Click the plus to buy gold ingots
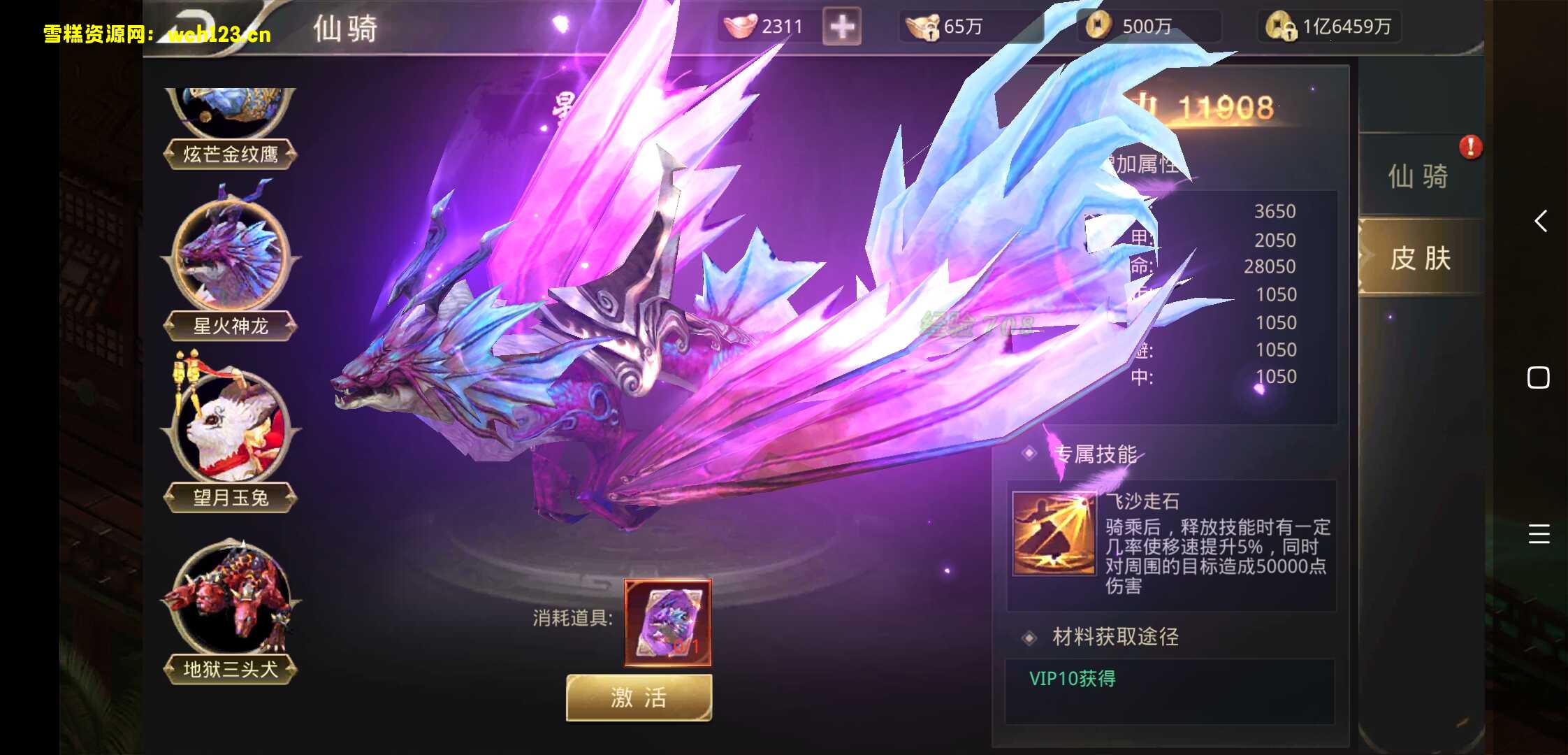The width and height of the screenshot is (1568, 755). click(x=841, y=26)
